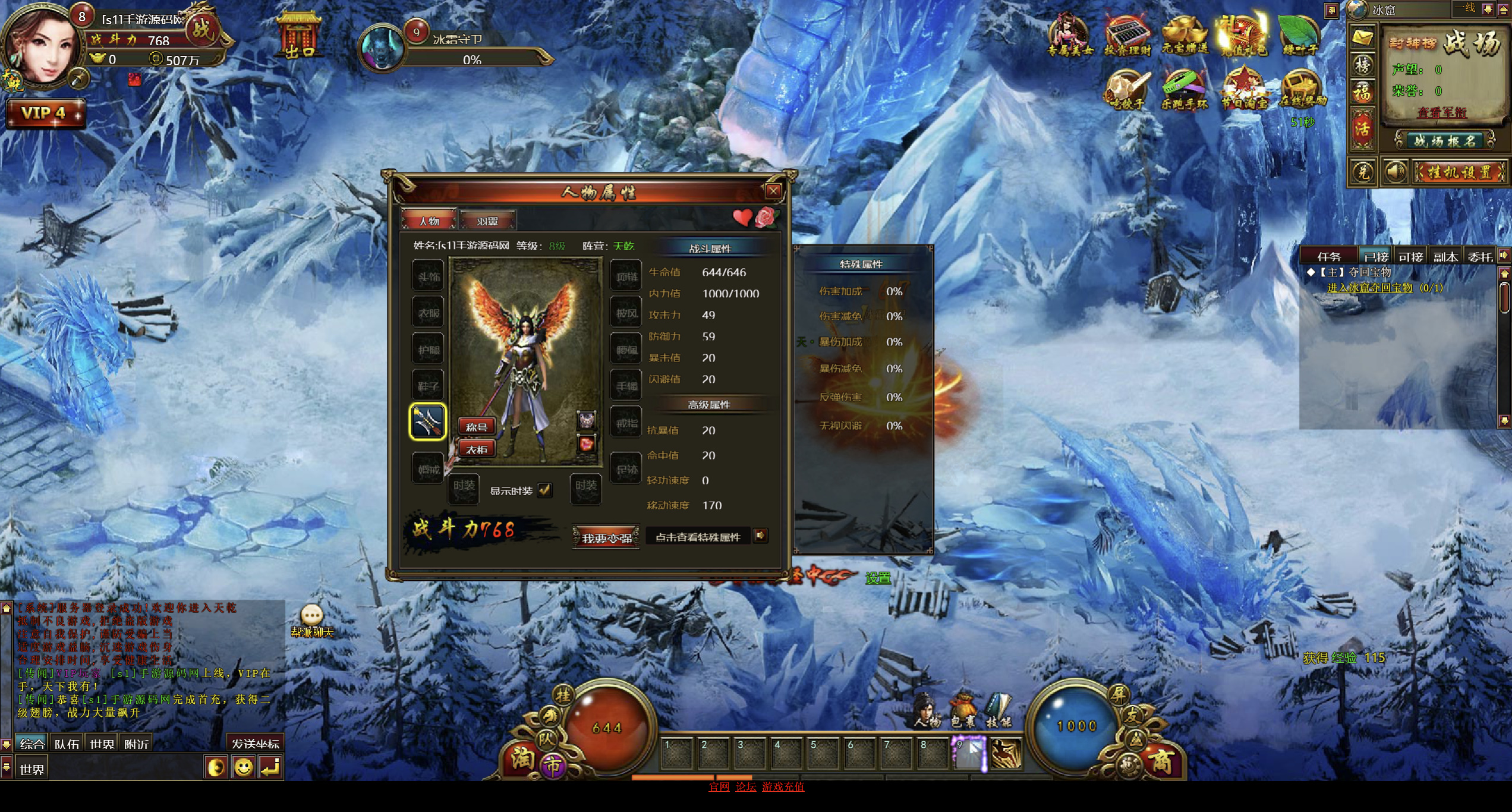
Task: Click the 战场报名 signup button
Action: pyautogui.click(x=1444, y=141)
